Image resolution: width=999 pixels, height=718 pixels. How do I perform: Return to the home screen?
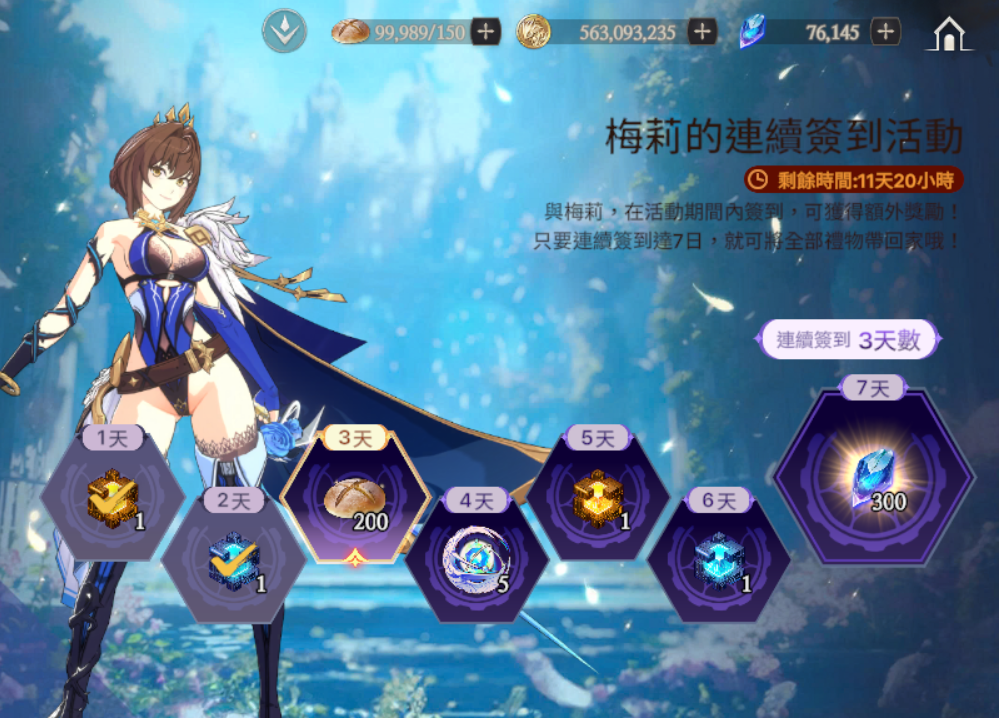click(x=949, y=34)
